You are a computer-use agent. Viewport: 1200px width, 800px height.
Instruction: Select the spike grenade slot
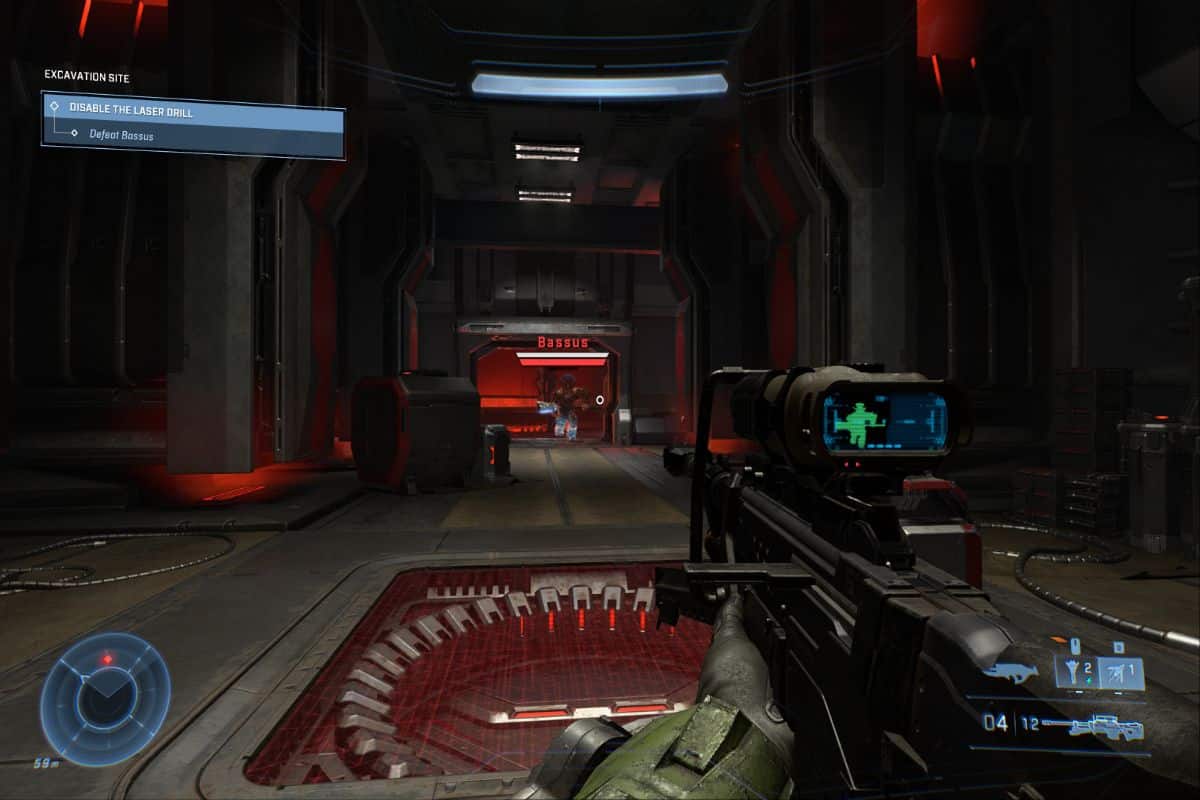click(x=1075, y=674)
